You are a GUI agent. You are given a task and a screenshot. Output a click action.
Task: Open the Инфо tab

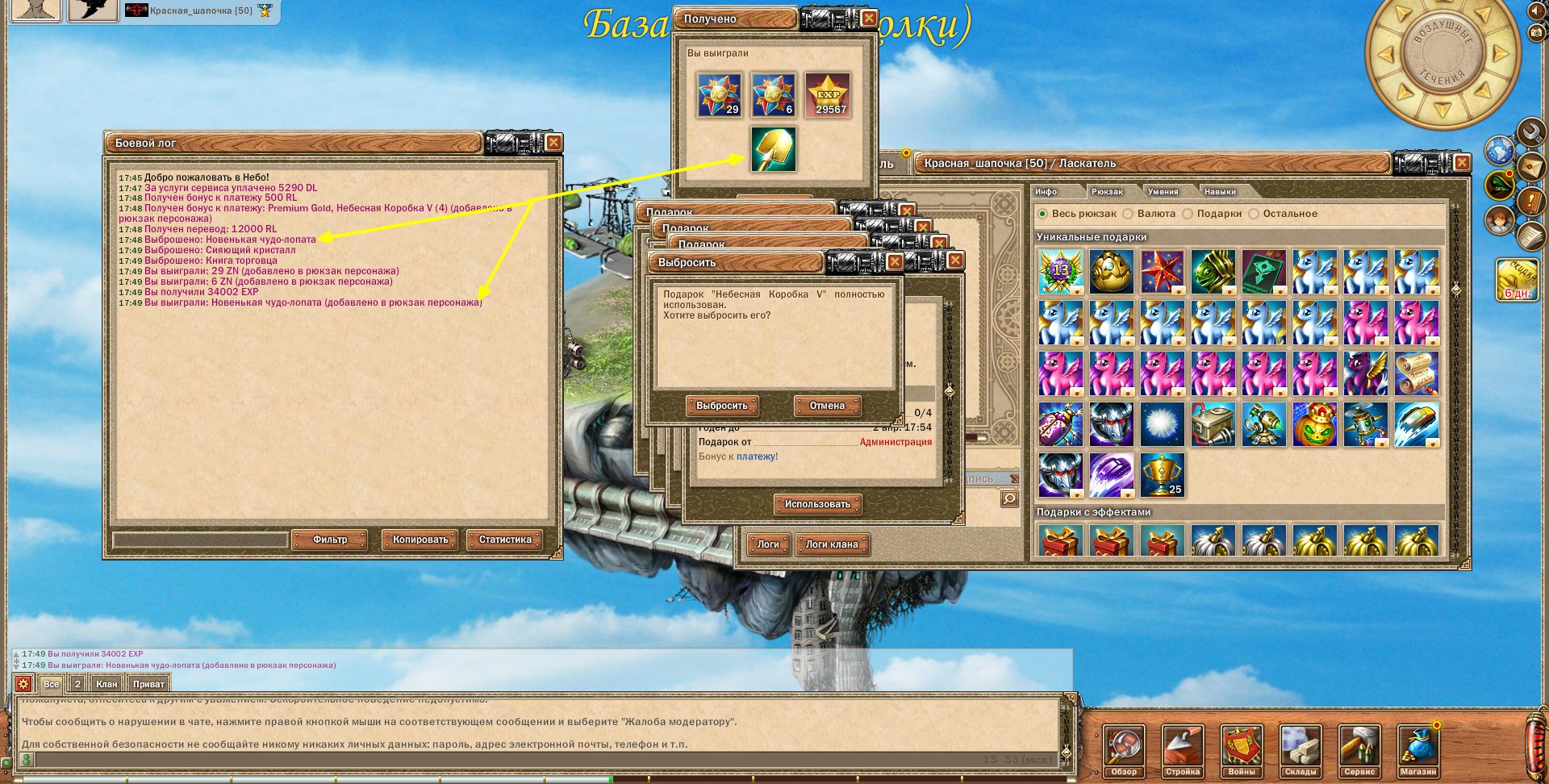click(1046, 192)
